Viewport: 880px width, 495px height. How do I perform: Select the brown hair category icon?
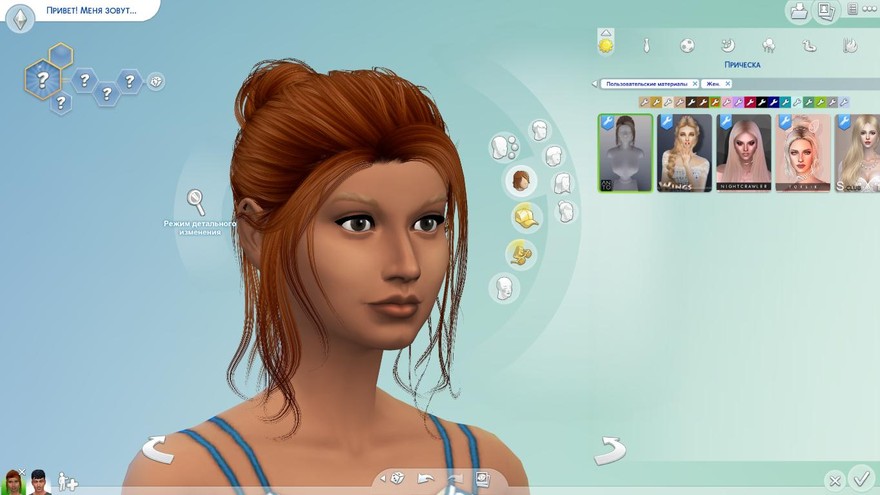[x=520, y=181]
